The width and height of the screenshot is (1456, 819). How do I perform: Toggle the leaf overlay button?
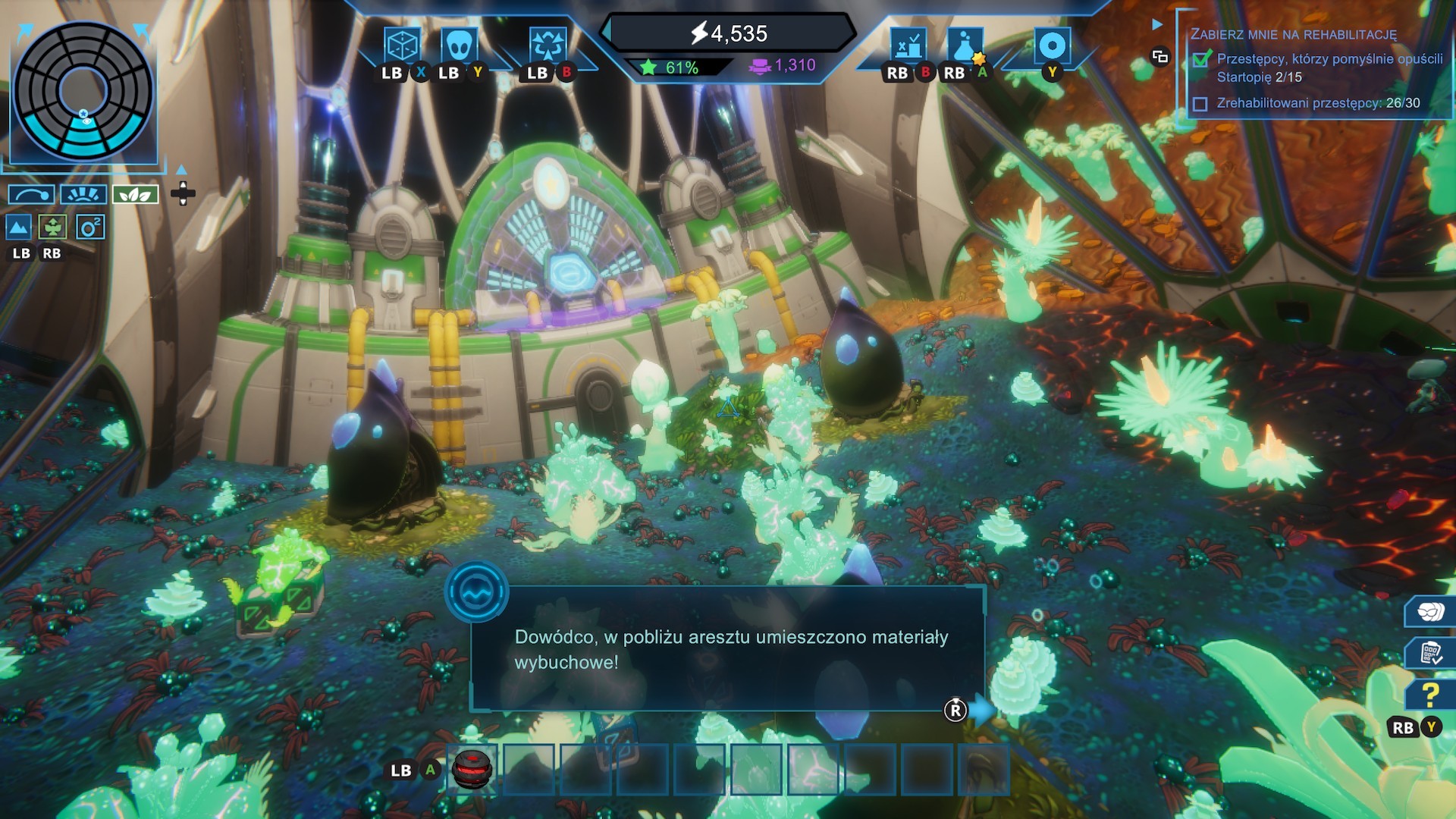click(x=135, y=195)
